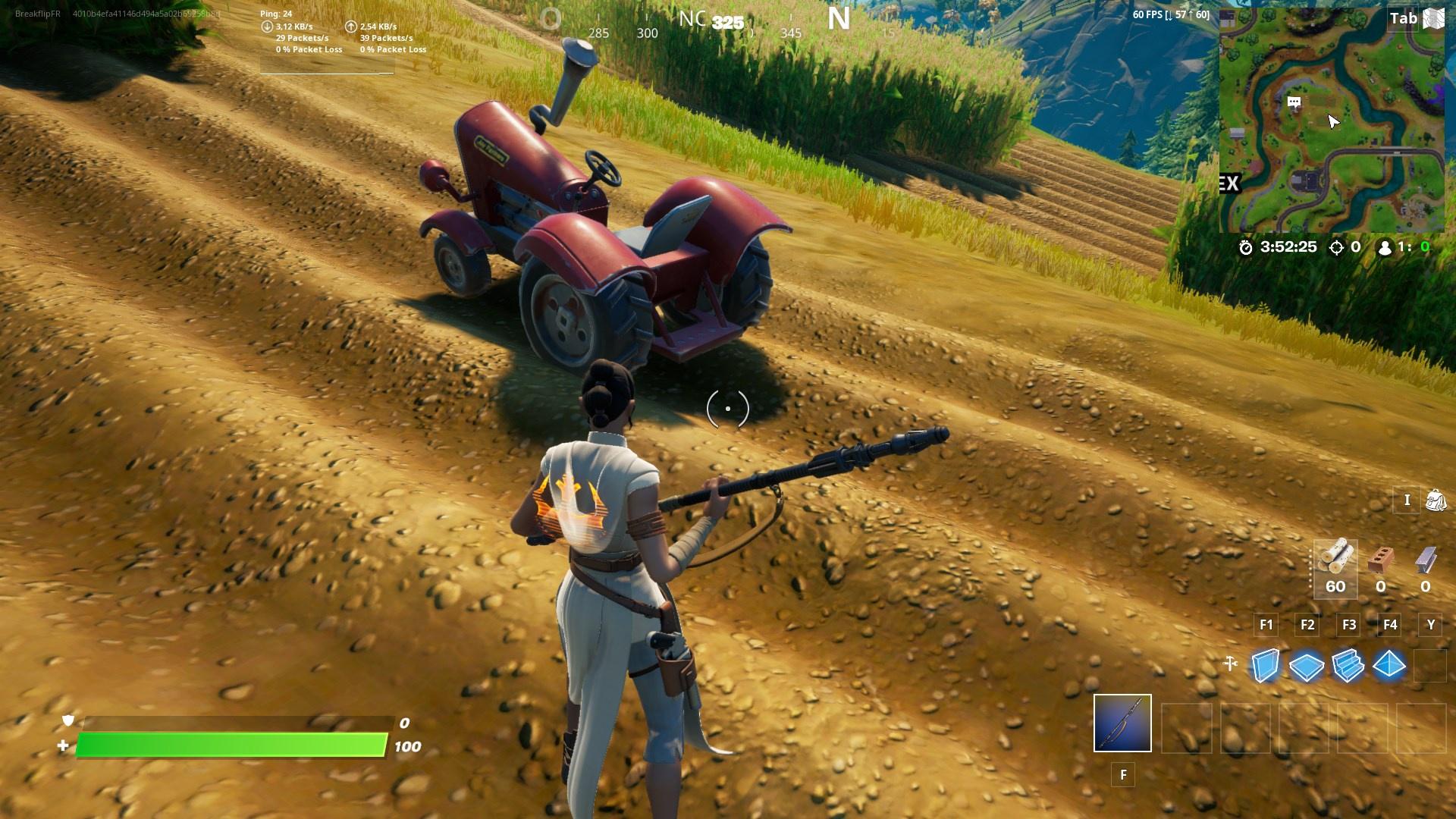Click the players remaining icon

[1385, 247]
